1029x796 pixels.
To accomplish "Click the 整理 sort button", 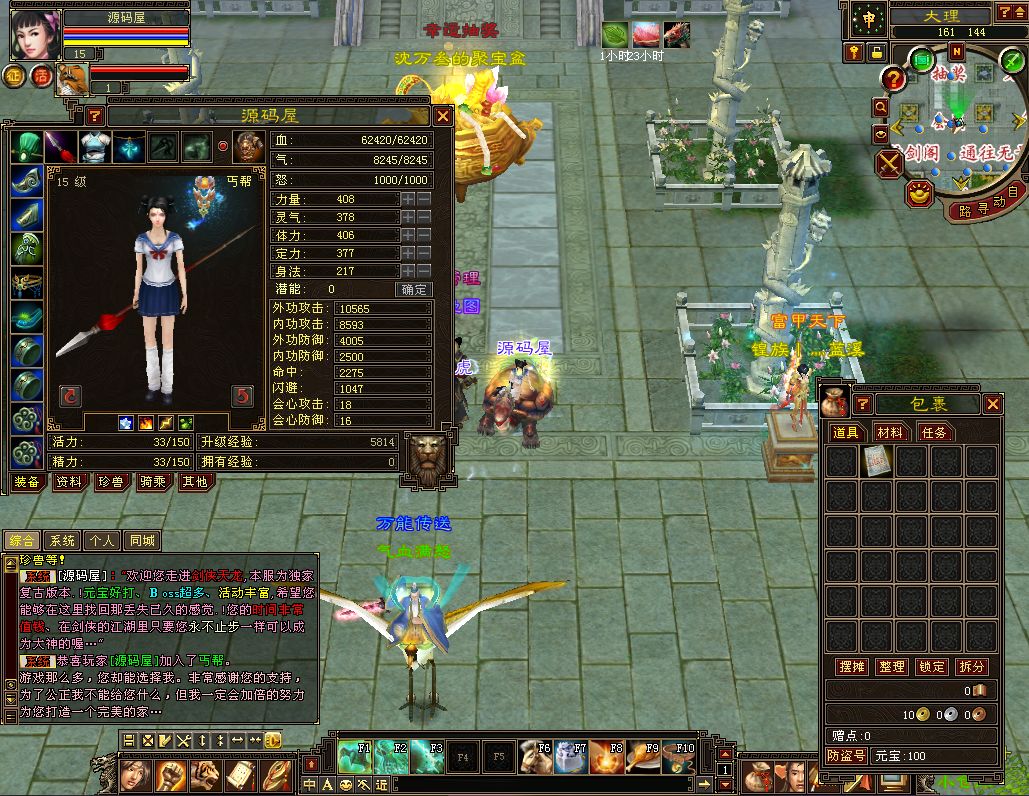I will pos(890,667).
